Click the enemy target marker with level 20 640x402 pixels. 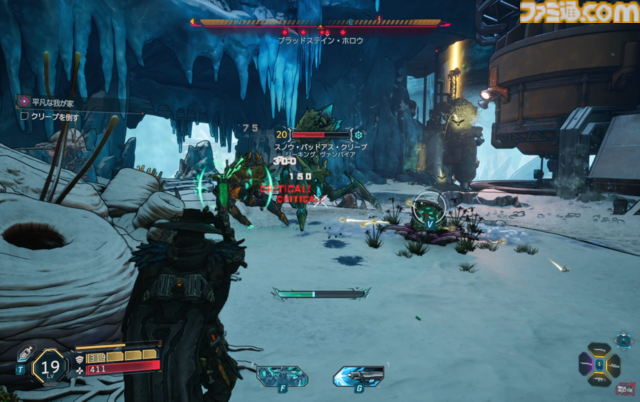coord(283,134)
